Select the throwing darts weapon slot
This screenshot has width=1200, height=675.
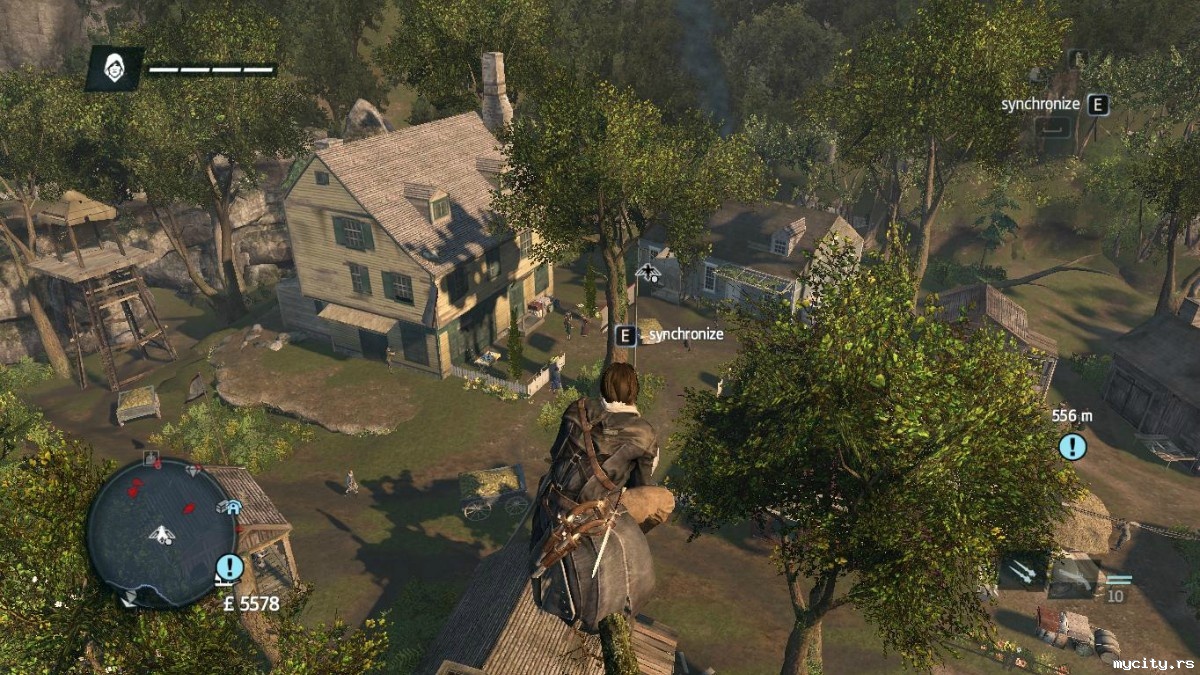click(1022, 572)
